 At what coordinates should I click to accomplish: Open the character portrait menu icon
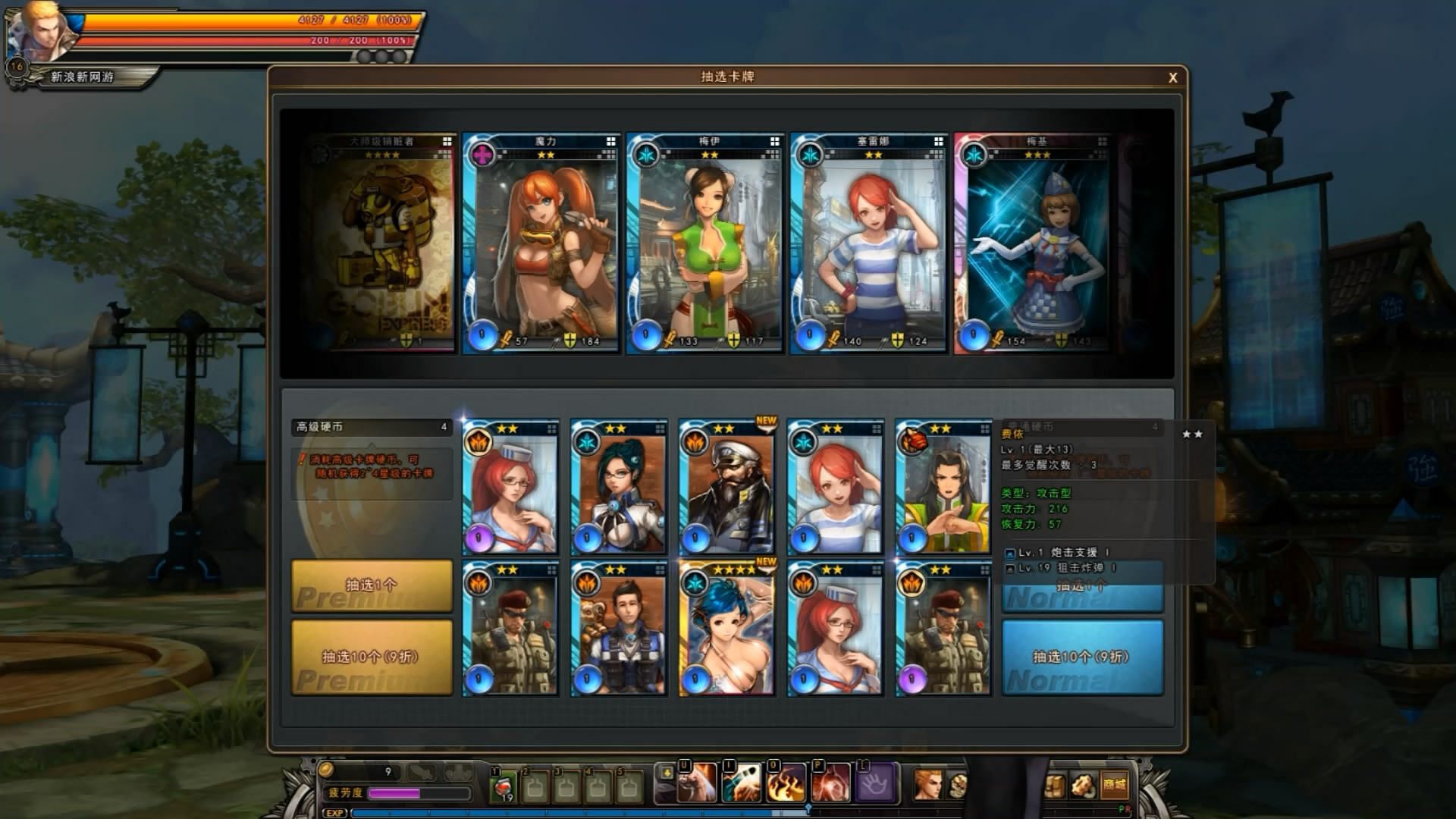point(927,785)
